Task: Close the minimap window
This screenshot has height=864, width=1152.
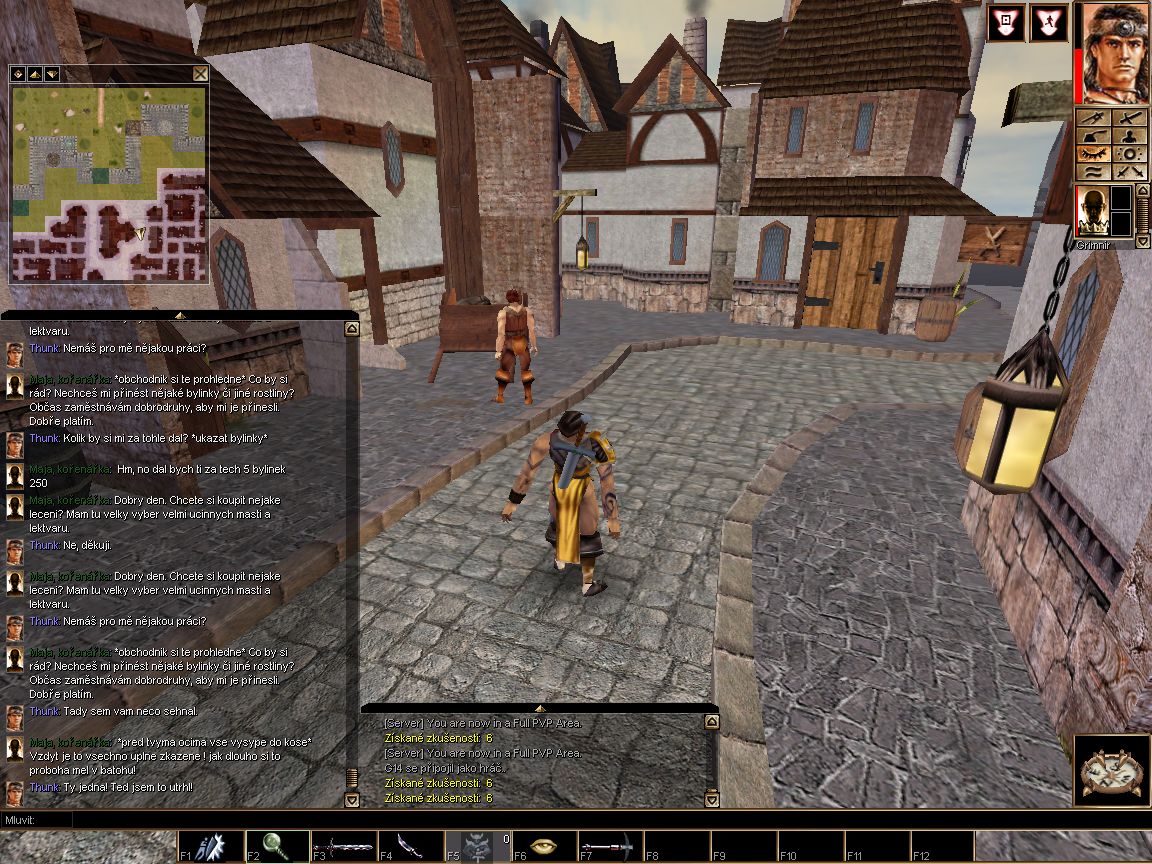Action: pos(200,74)
